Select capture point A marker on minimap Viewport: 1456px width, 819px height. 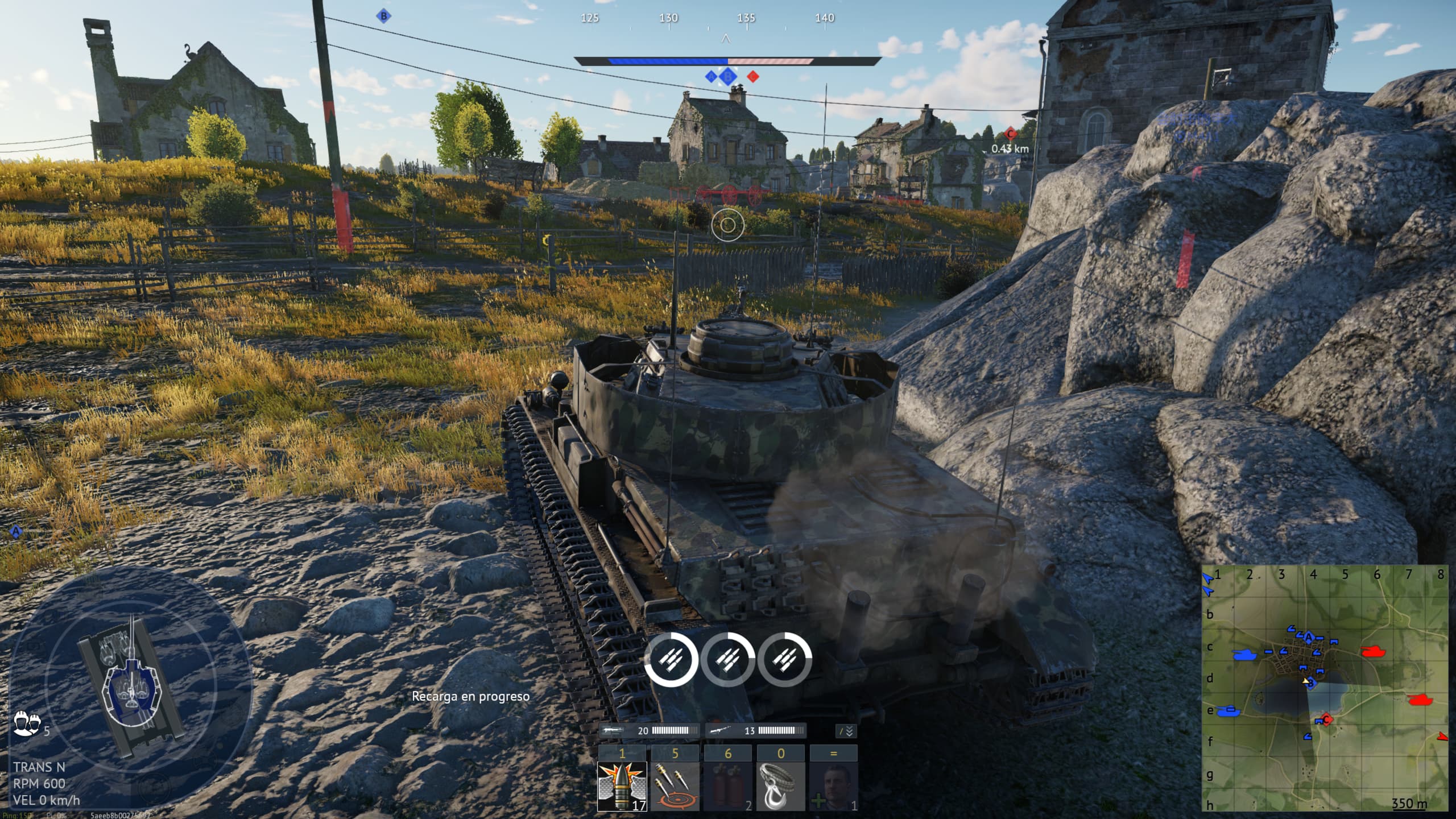click(x=1309, y=636)
